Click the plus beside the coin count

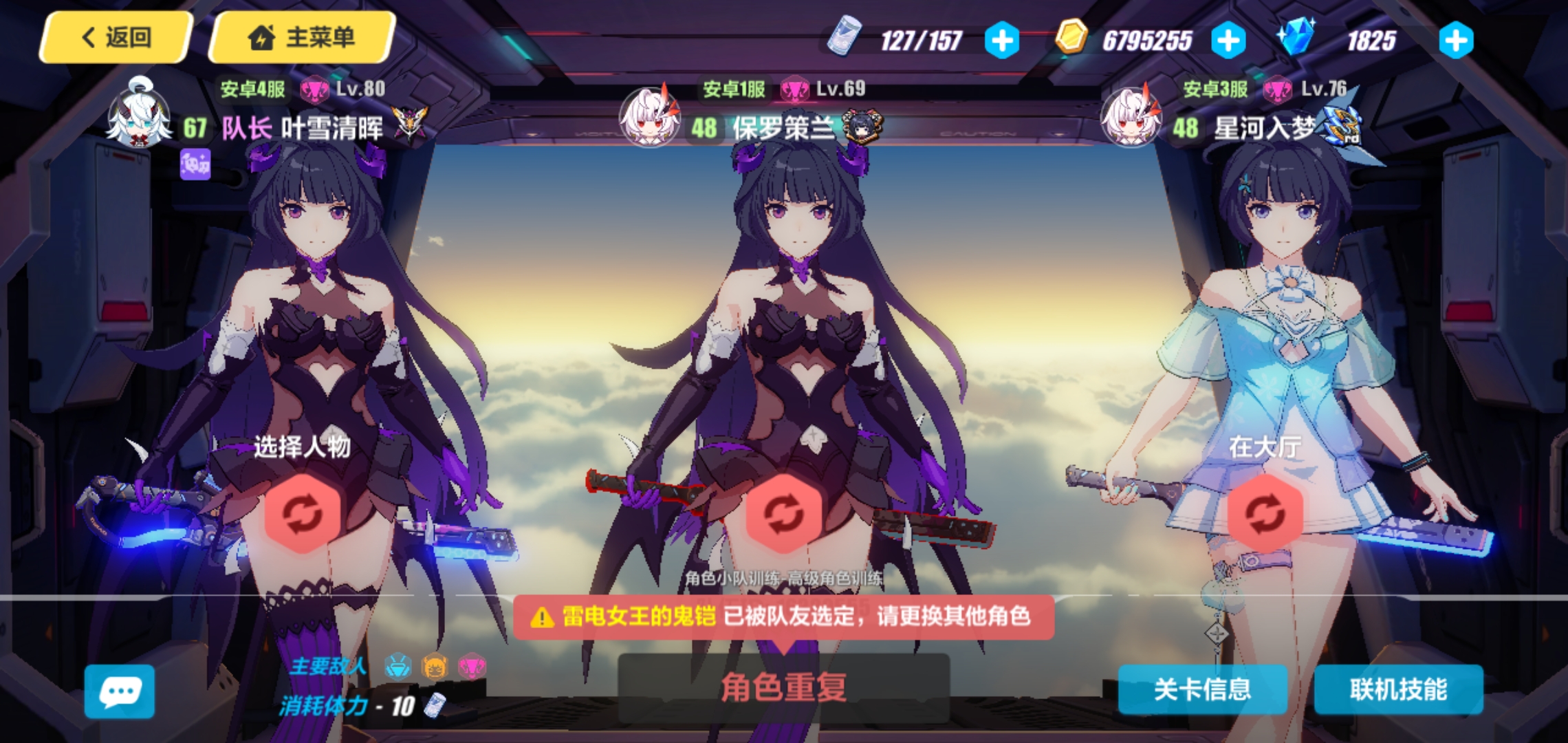[x=1228, y=39]
